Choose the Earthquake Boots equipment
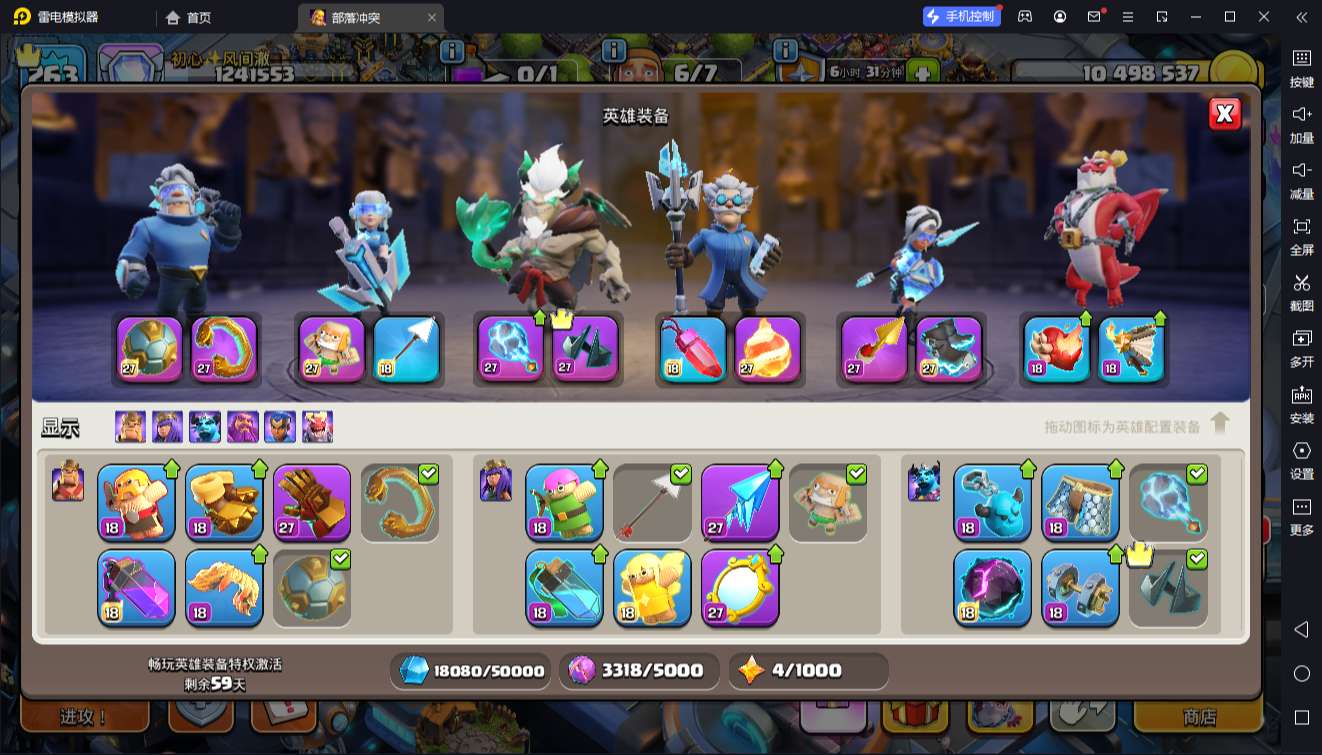Image resolution: width=1322 pixels, height=755 pixels. coord(224,502)
